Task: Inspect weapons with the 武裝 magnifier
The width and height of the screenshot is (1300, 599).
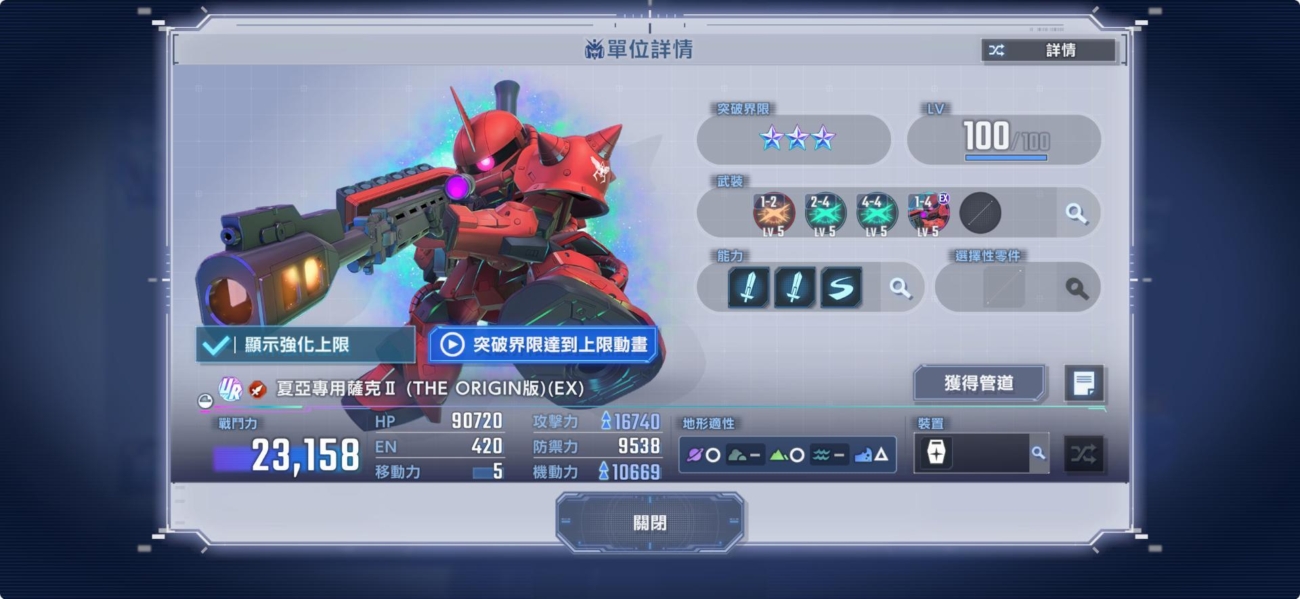Action: (1076, 213)
